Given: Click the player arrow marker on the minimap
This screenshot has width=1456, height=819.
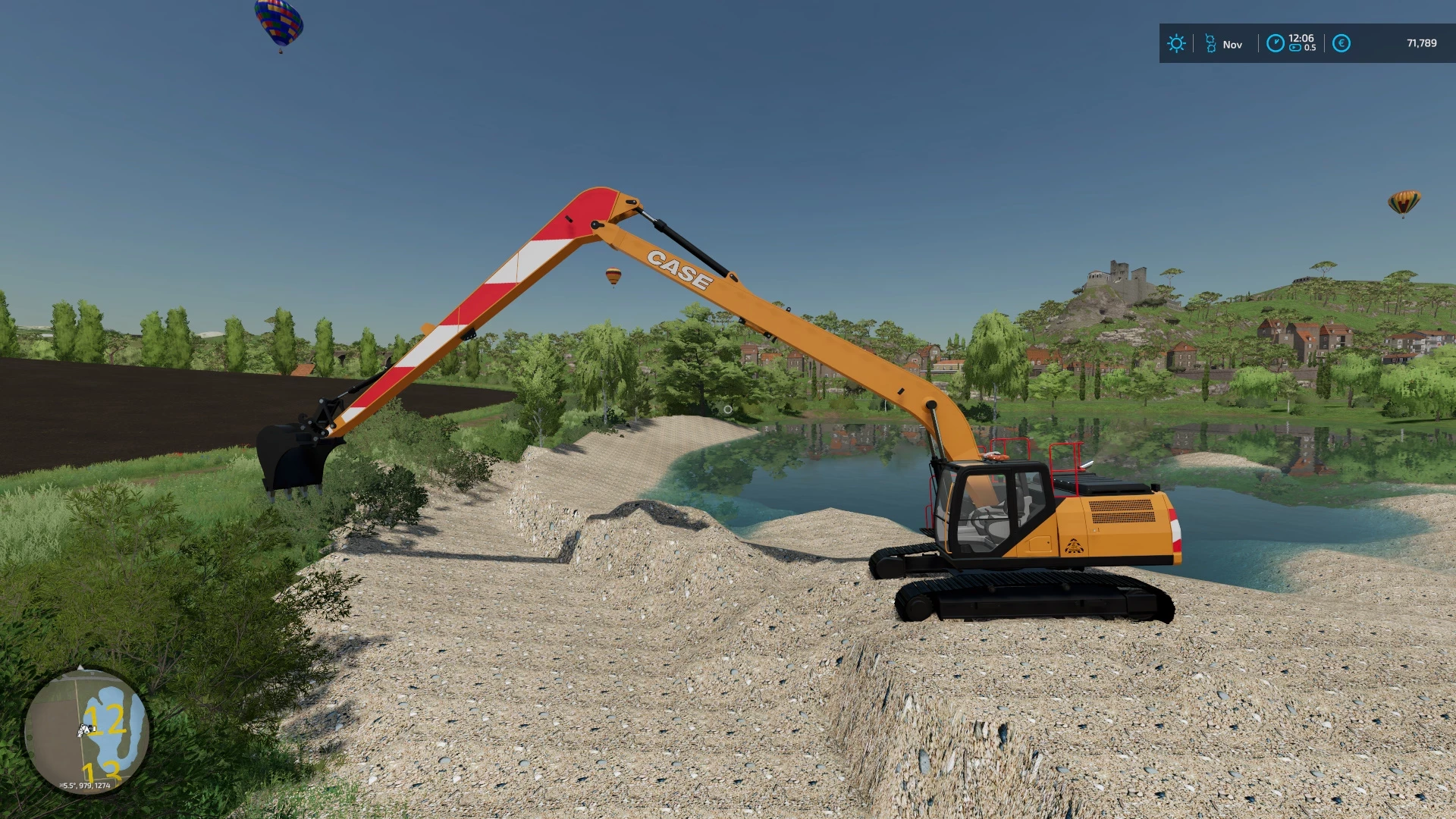Looking at the screenshot, I should (86, 730).
